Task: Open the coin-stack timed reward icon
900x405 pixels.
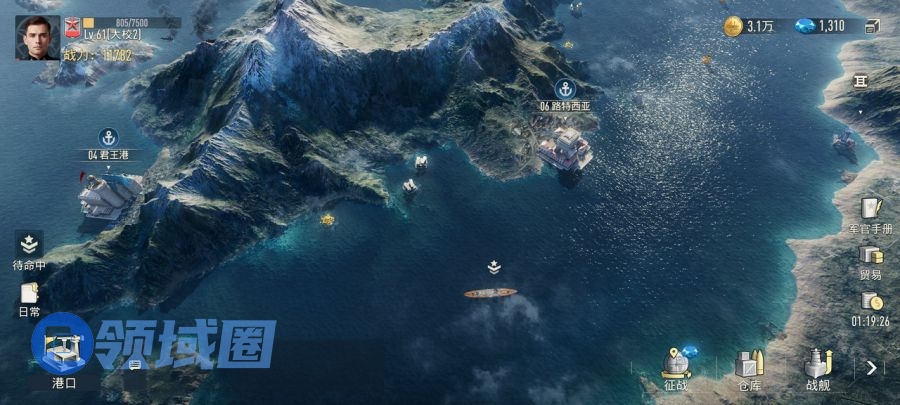Action: [872, 303]
